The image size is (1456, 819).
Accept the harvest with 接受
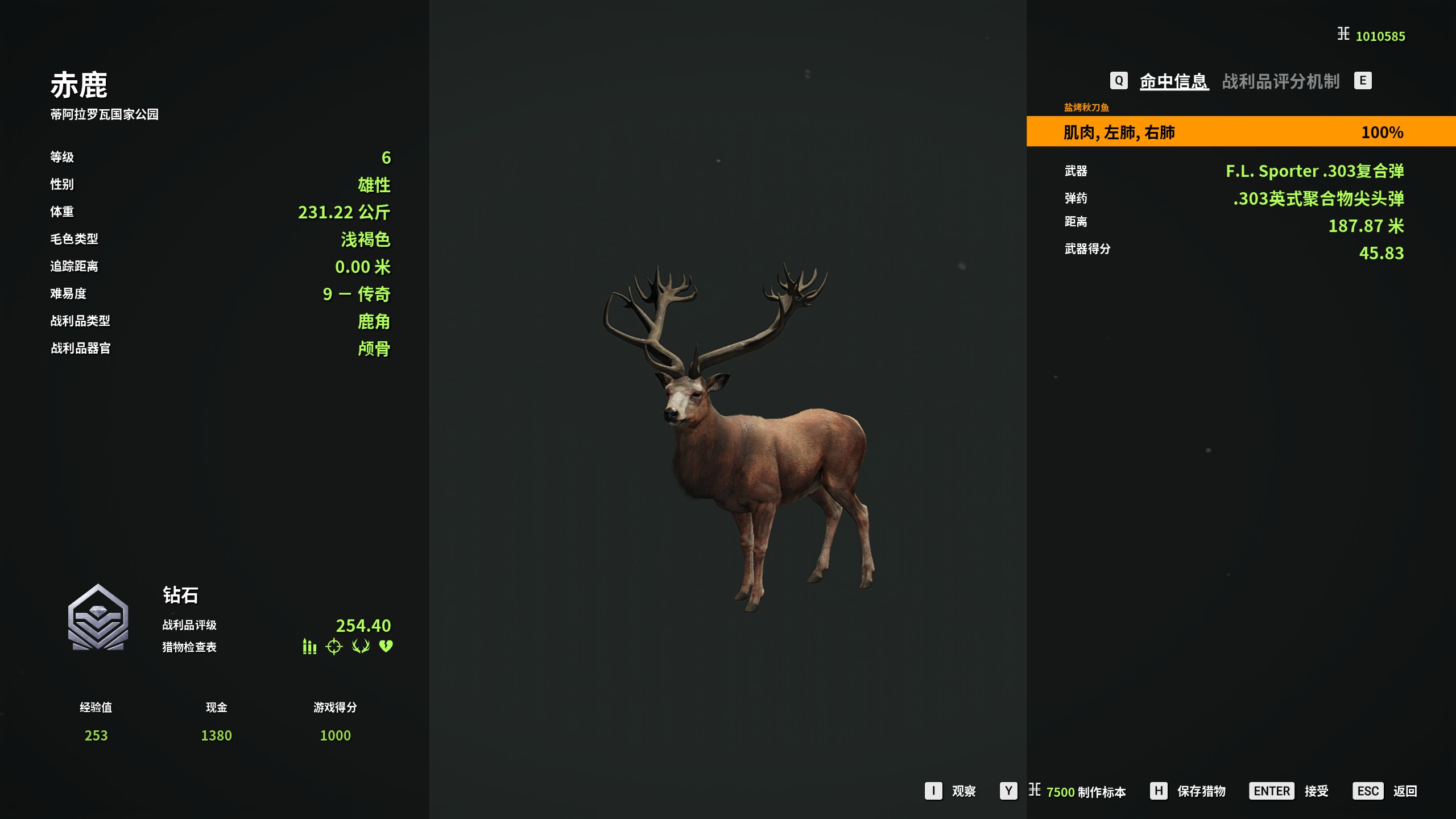pyautogui.click(x=1316, y=791)
